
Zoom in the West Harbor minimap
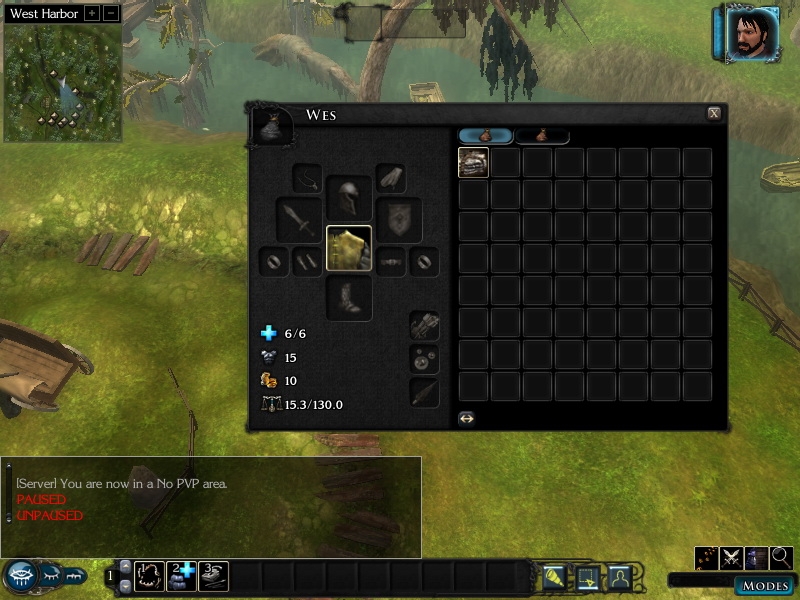[92, 14]
